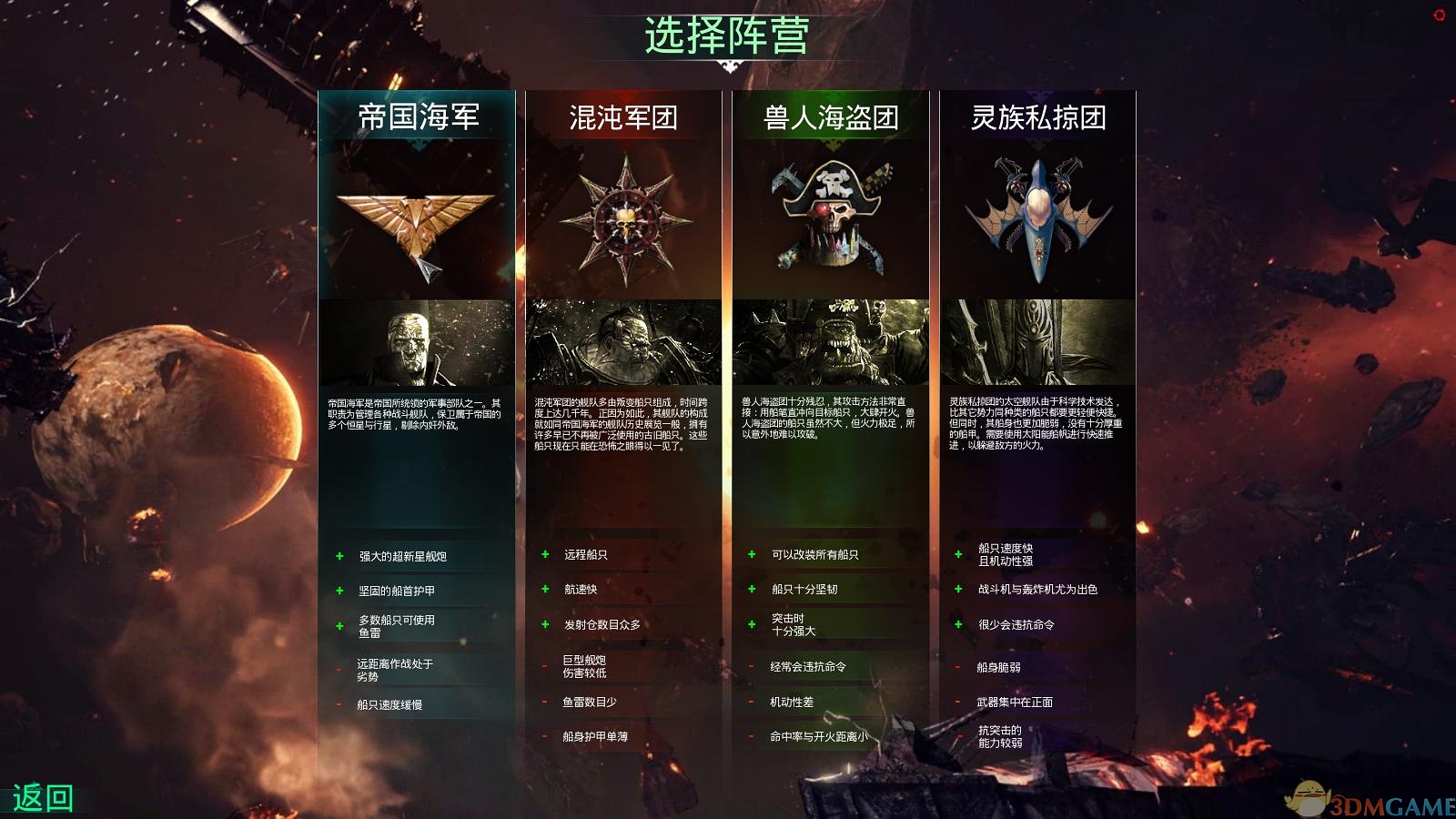The width and height of the screenshot is (1456, 819).
Task: Toggle the plus marker beside 远程船只
Action: click(543, 553)
